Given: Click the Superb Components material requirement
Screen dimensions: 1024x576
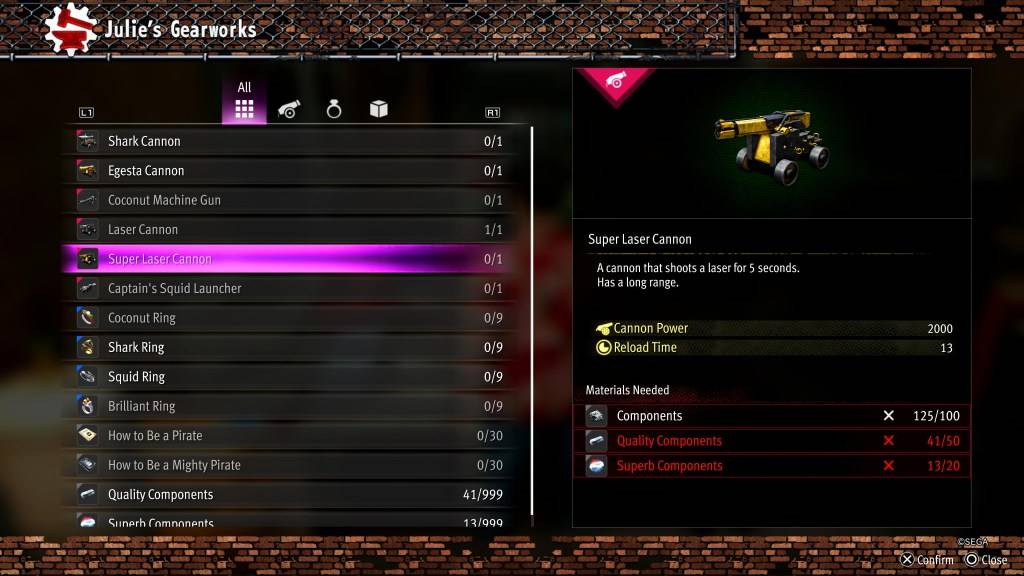Looking at the screenshot, I should (x=777, y=466).
